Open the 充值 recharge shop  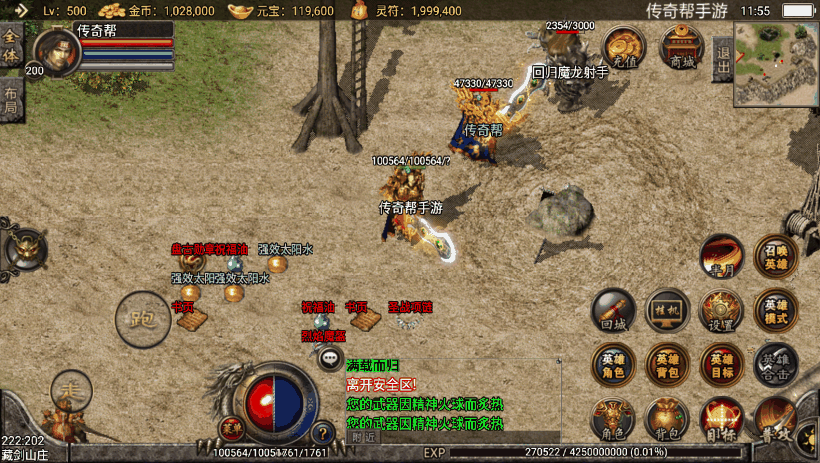pos(626,47)
